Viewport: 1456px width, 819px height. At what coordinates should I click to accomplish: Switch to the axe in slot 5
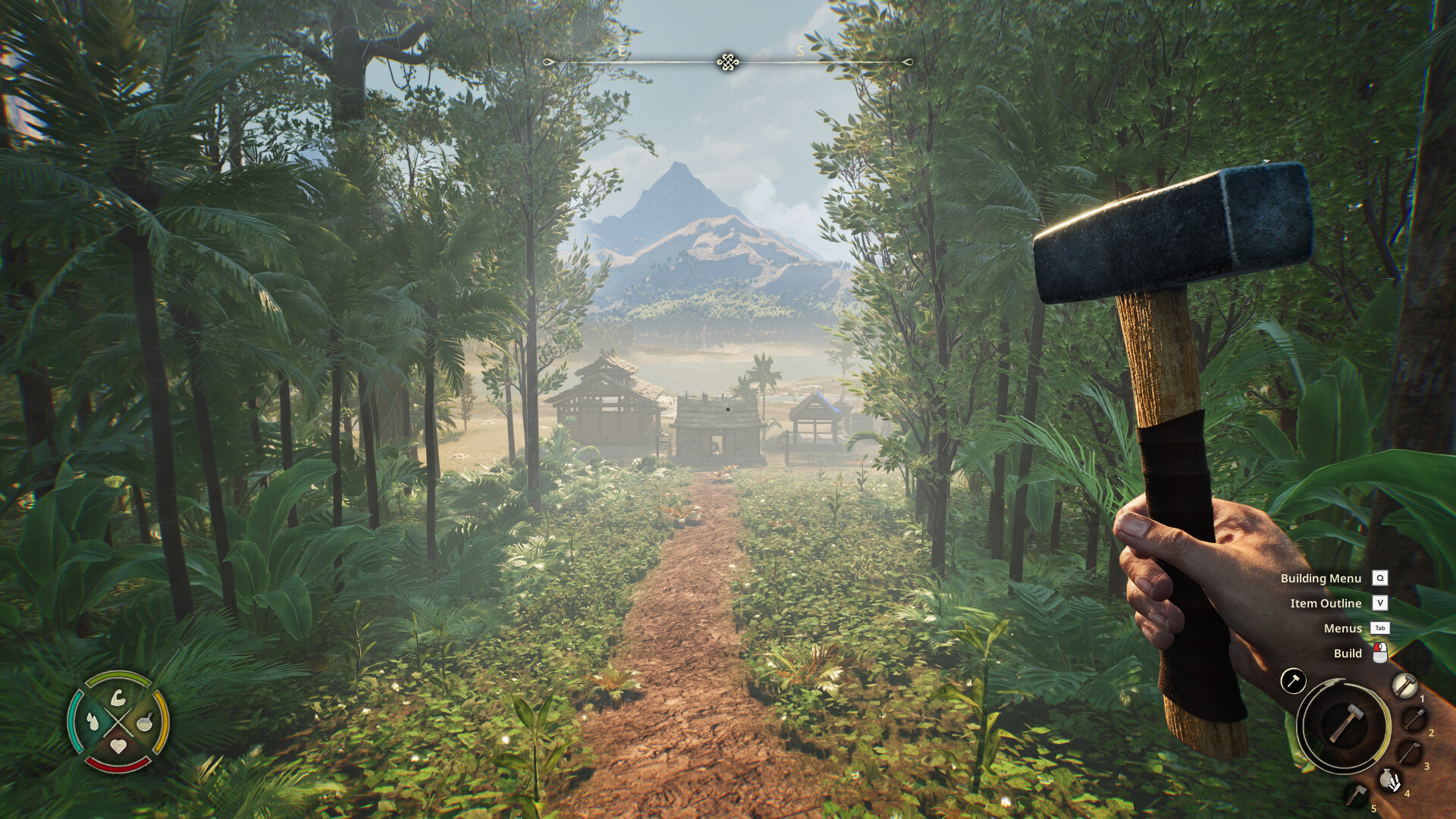[x=1356, y=795]
